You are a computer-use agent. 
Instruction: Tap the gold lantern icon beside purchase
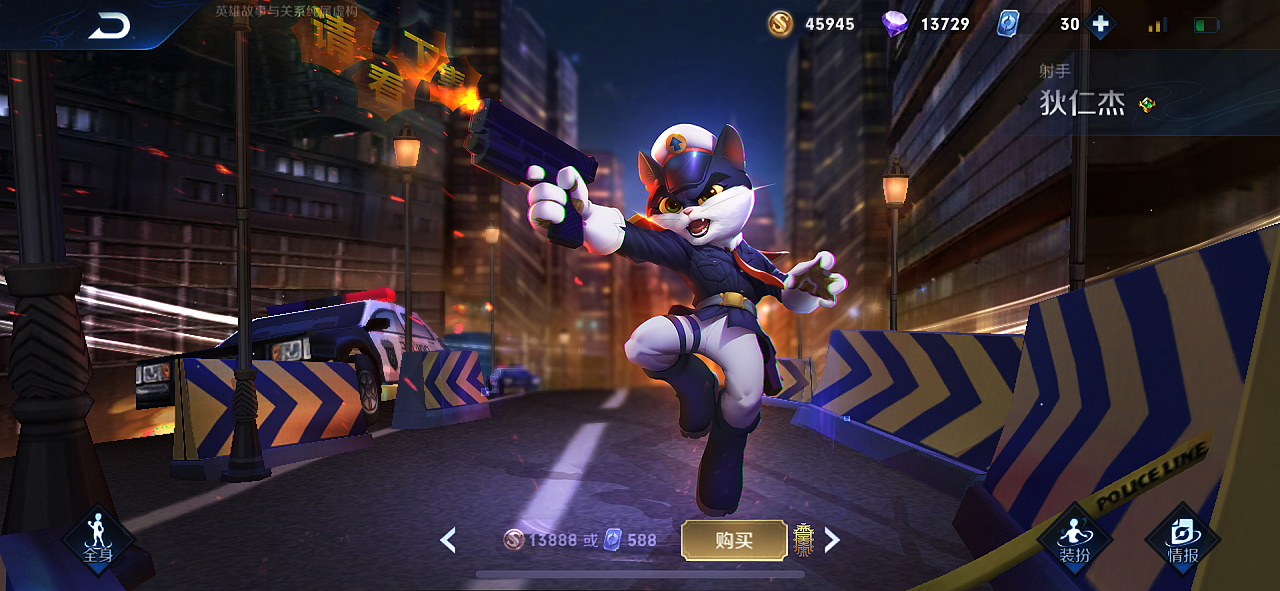pyautogui.click(x=803, y=540)
